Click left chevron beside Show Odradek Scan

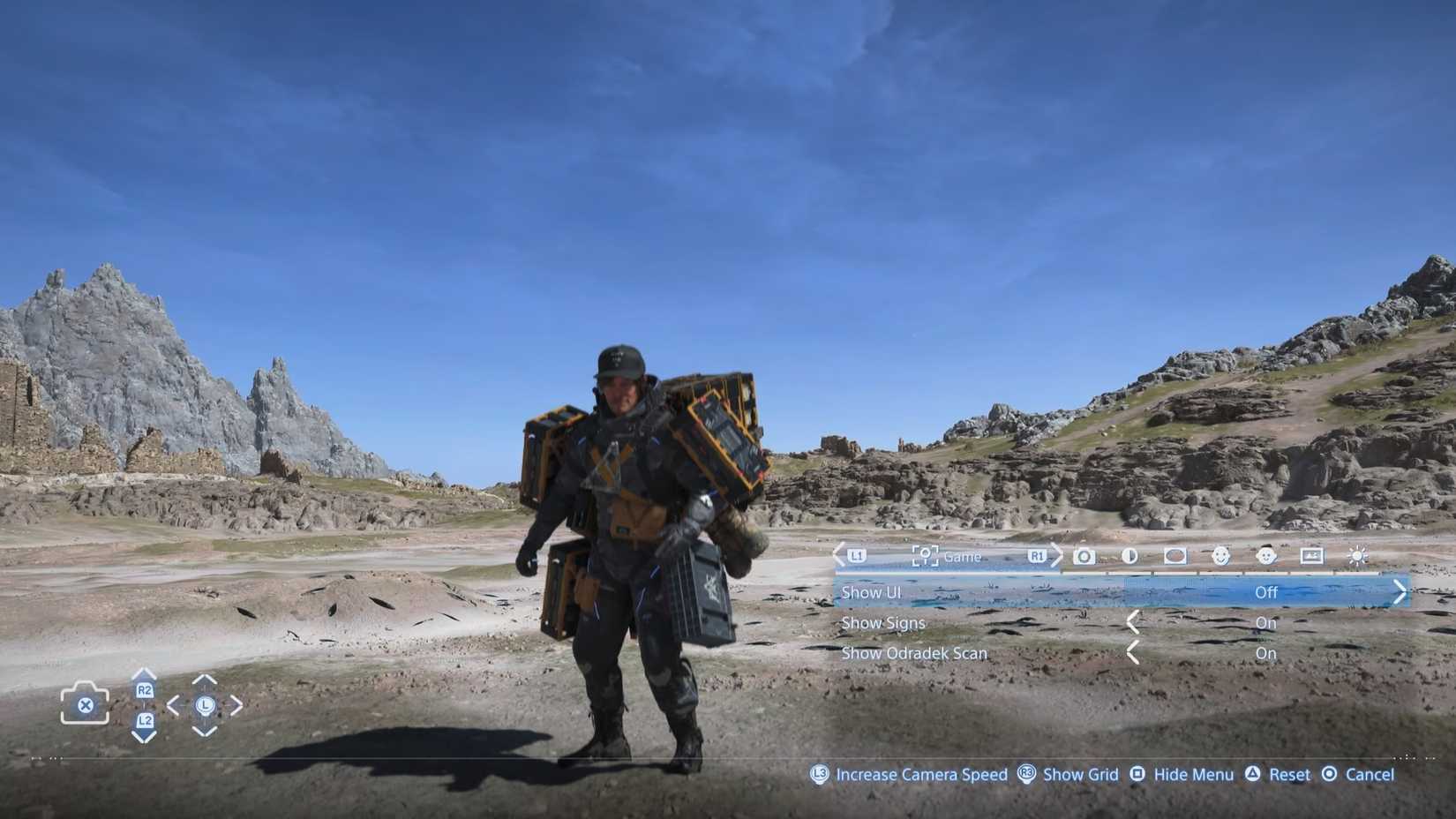[x=1134, y=653]
